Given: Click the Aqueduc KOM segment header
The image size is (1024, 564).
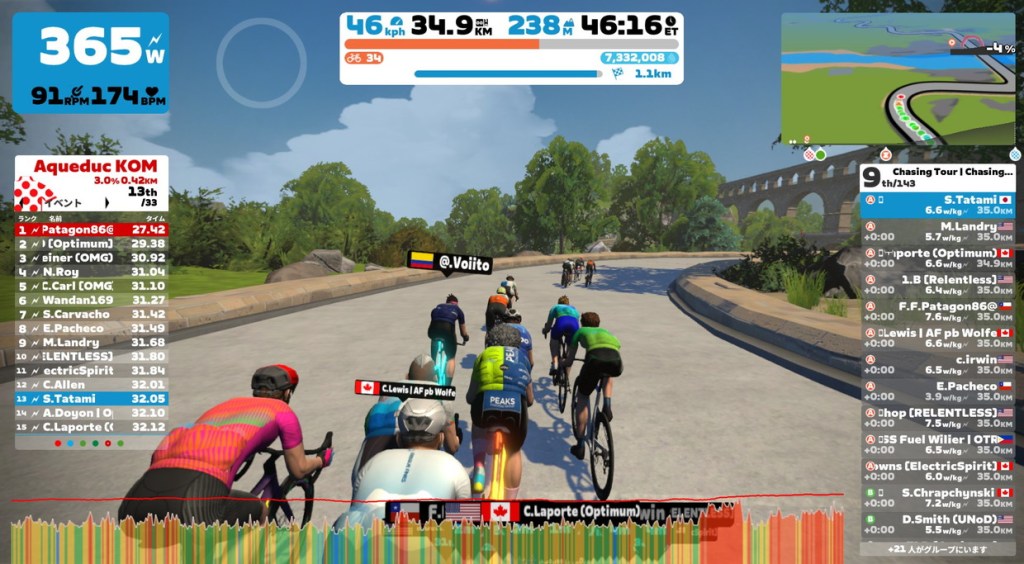Looking at the screenshot, I should [x=91, y=166].
